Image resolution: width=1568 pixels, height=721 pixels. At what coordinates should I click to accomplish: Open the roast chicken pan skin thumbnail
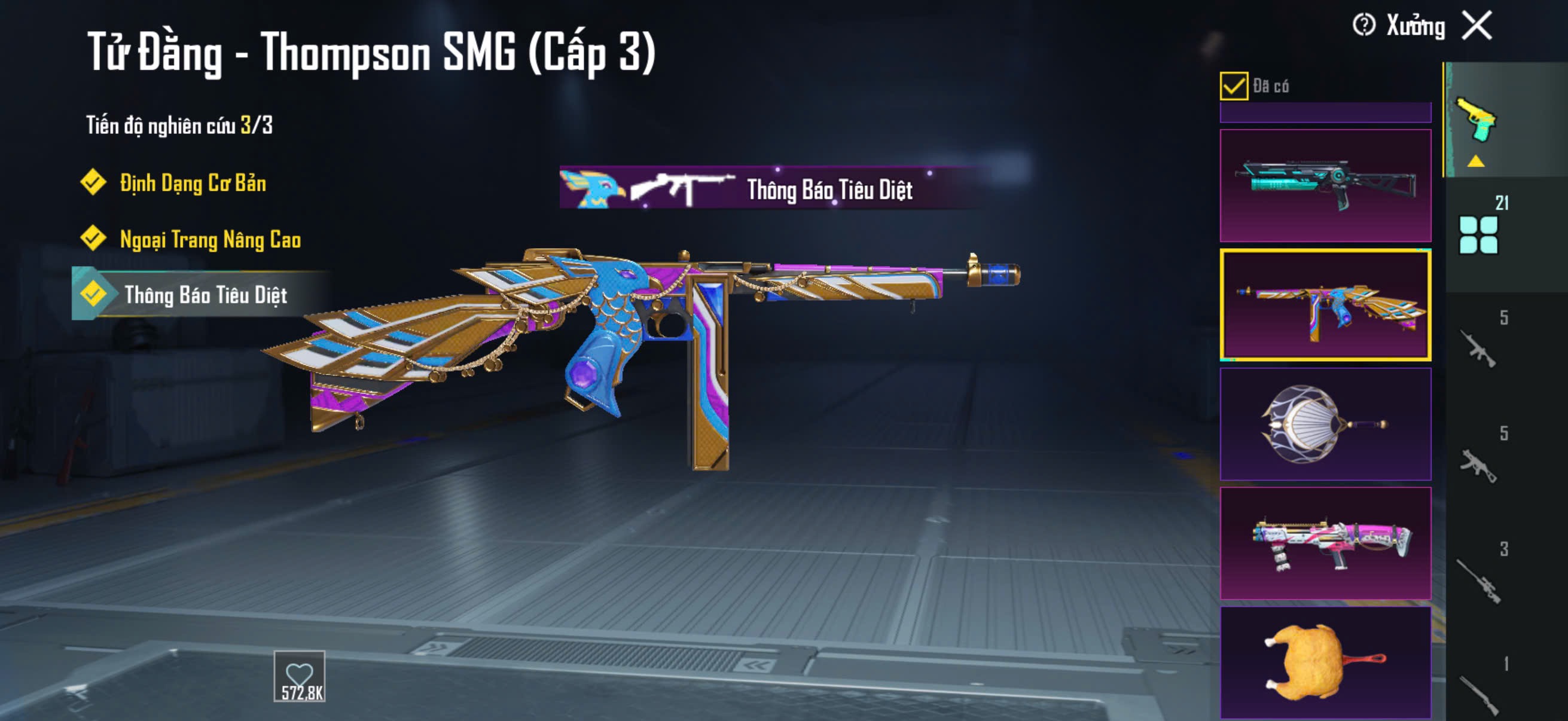(1325, 662)
